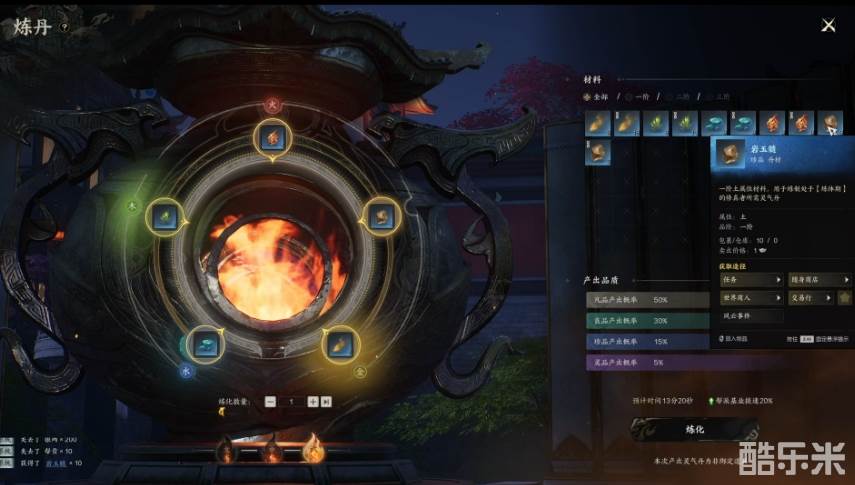Select the water element slot with blue material

[x=205, y=343]
